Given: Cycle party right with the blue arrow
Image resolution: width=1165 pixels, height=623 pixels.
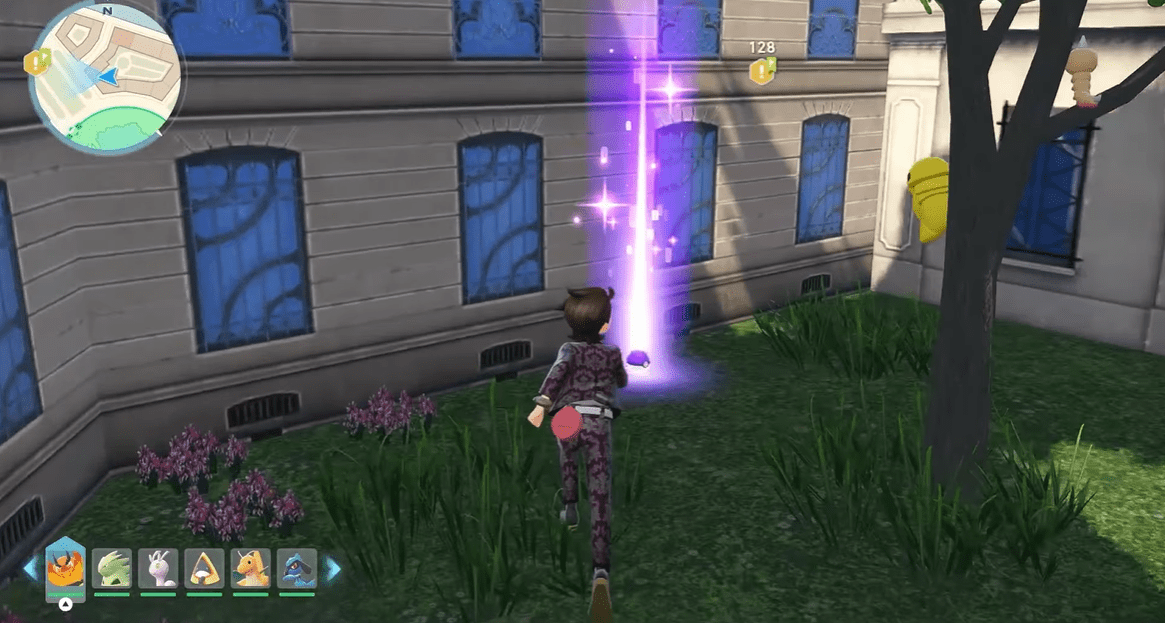Looking at the screenshot, I should tap(333, 569).
